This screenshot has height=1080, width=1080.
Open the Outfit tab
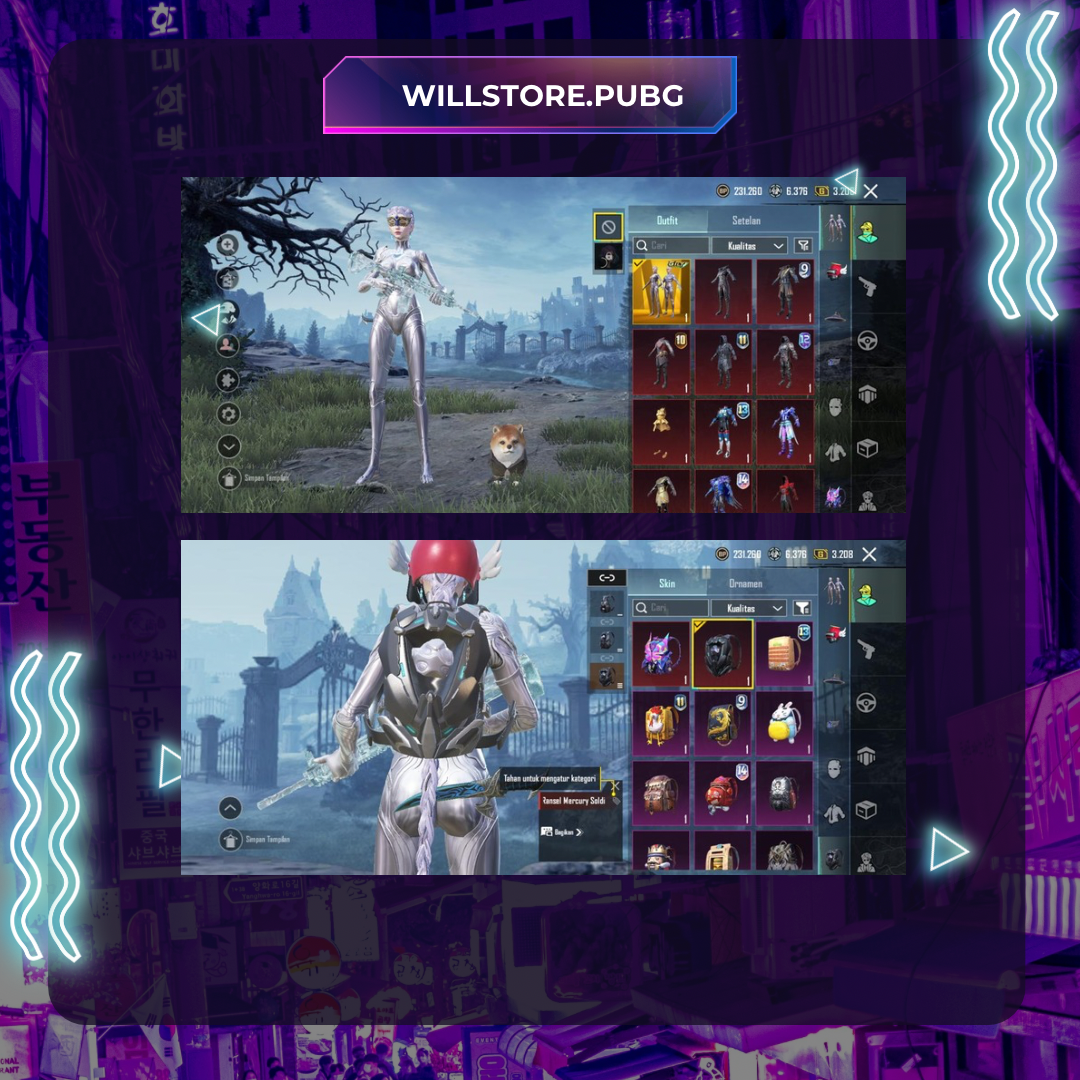click(x=667, y=220)
